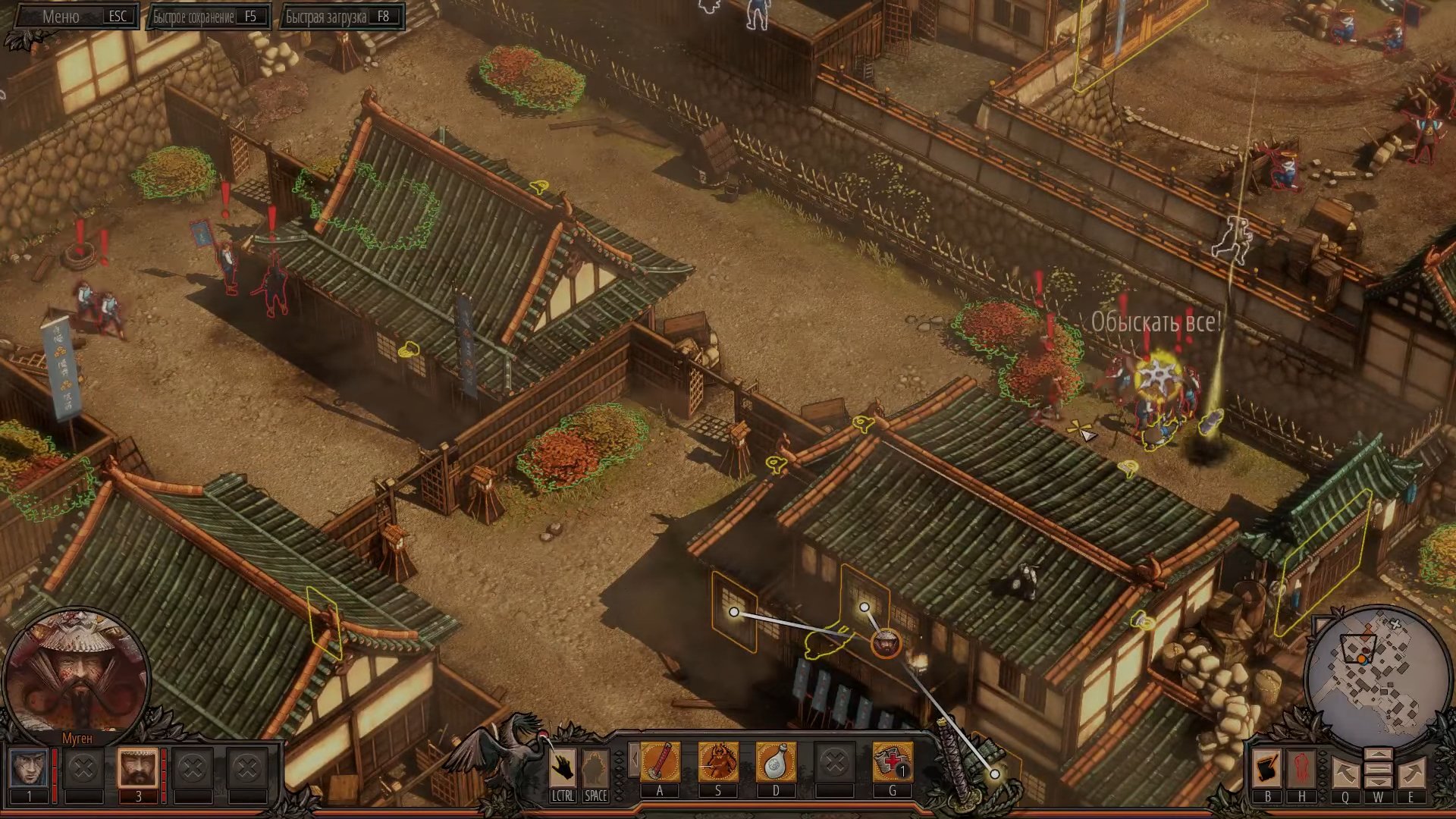The height and width of the screenshot is (819, 1456).
Task: Activate the katana sword ability
Action: point(660,762)
